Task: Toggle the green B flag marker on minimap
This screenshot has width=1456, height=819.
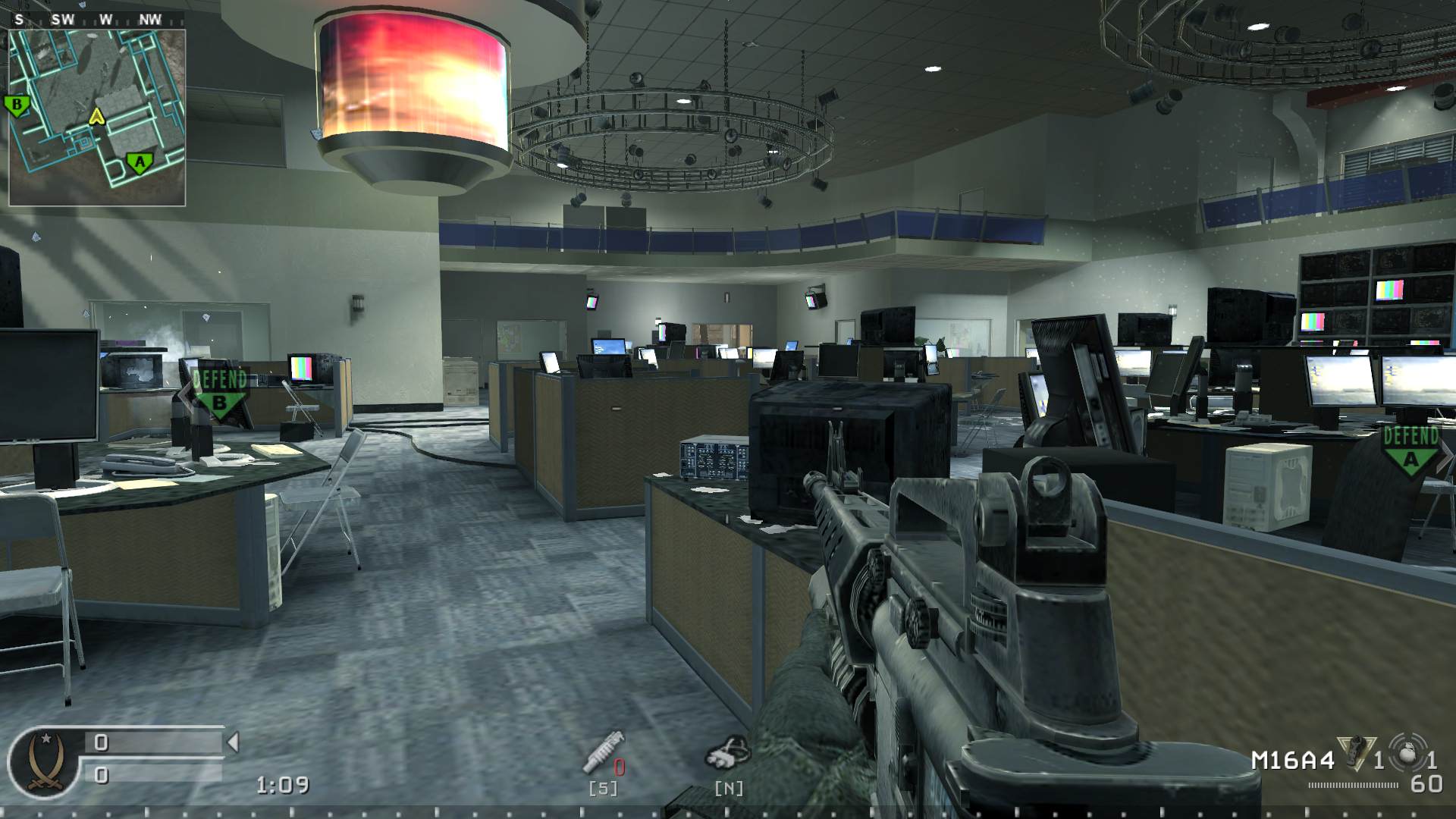Action: (17, 102)
